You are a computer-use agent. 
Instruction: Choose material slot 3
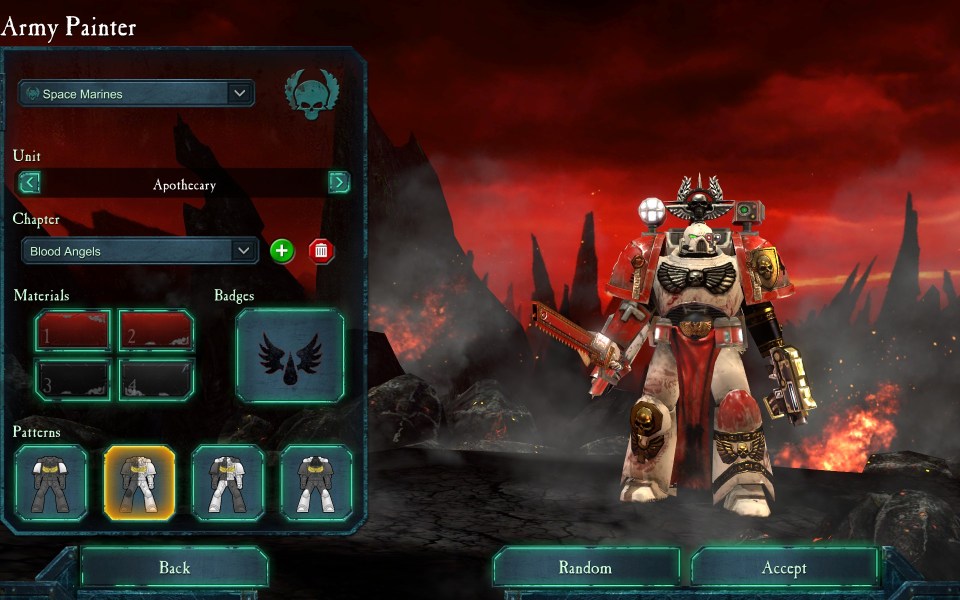coord(73,379)
